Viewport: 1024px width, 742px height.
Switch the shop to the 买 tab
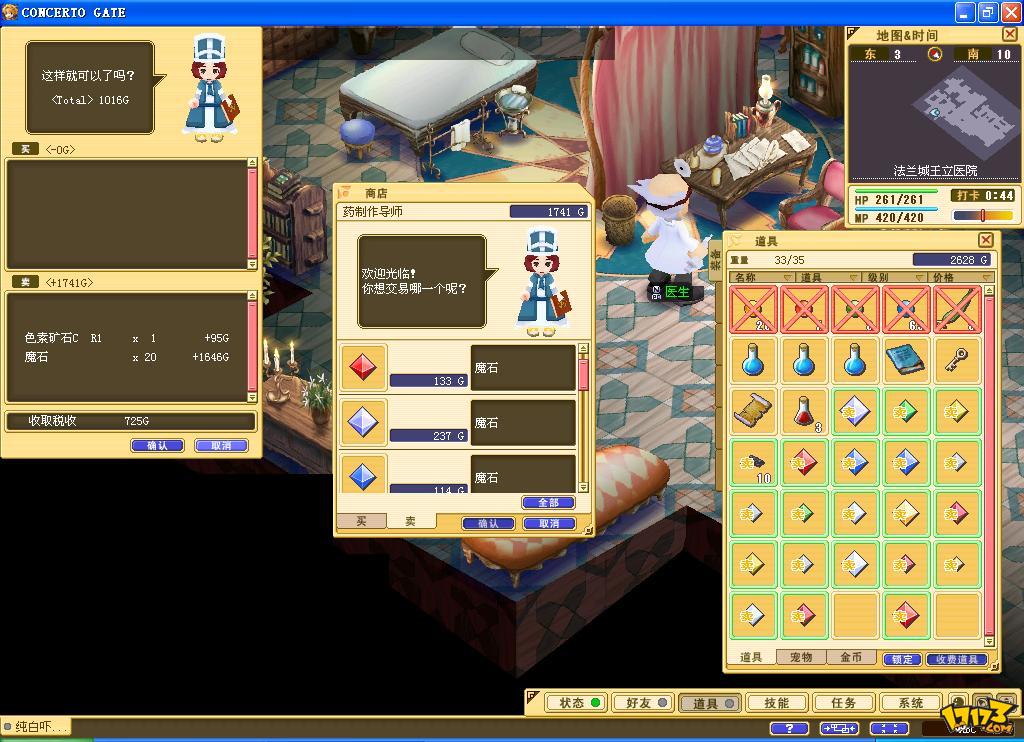pyautogui.click(x=361, y=522)
